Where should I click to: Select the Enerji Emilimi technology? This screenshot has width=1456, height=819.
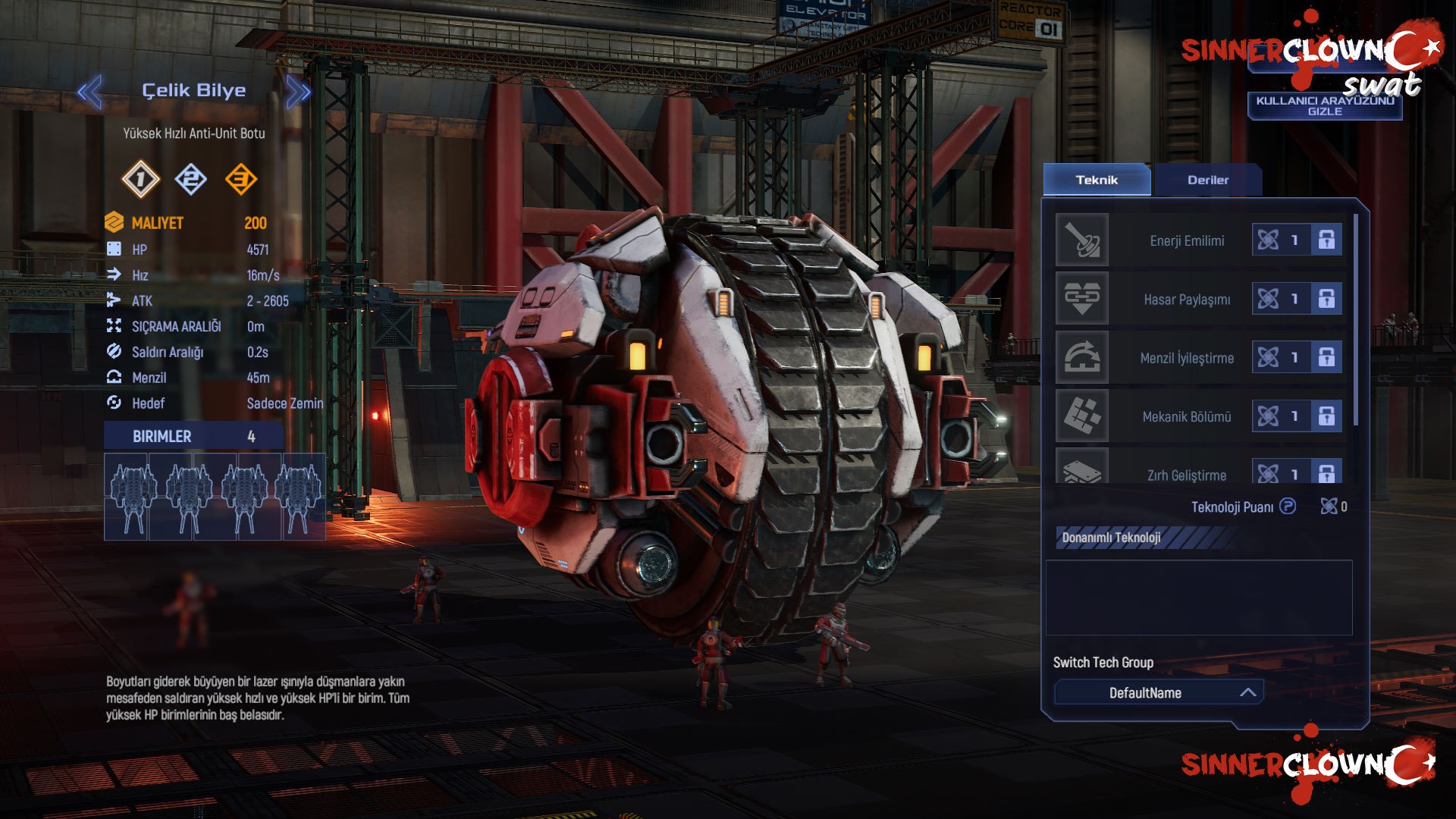point(1186,240)
